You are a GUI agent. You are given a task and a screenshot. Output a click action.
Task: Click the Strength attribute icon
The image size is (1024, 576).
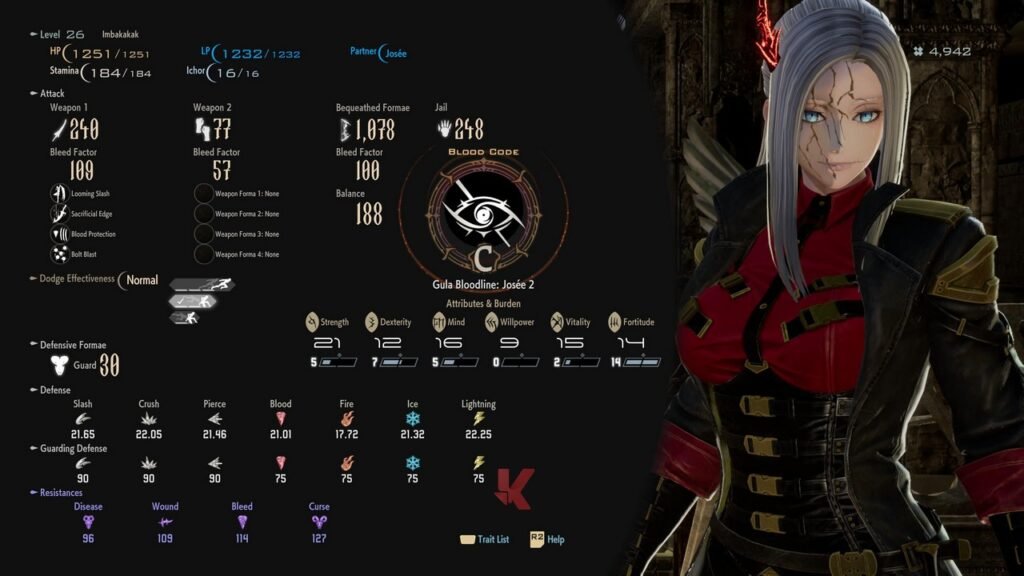pyautogui.click(x=313, y=322)
